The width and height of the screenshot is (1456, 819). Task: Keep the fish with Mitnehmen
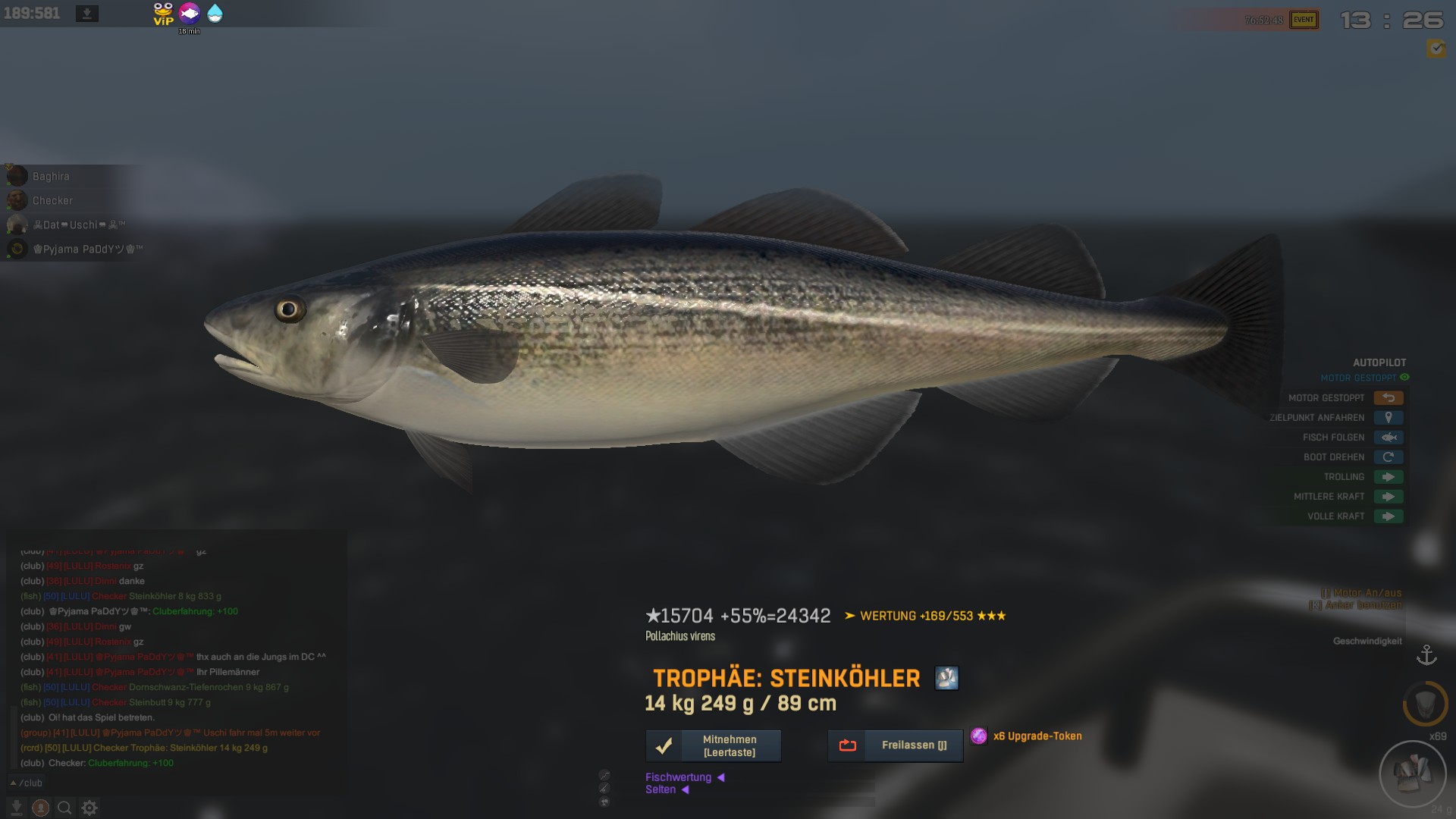pos(713,746)
